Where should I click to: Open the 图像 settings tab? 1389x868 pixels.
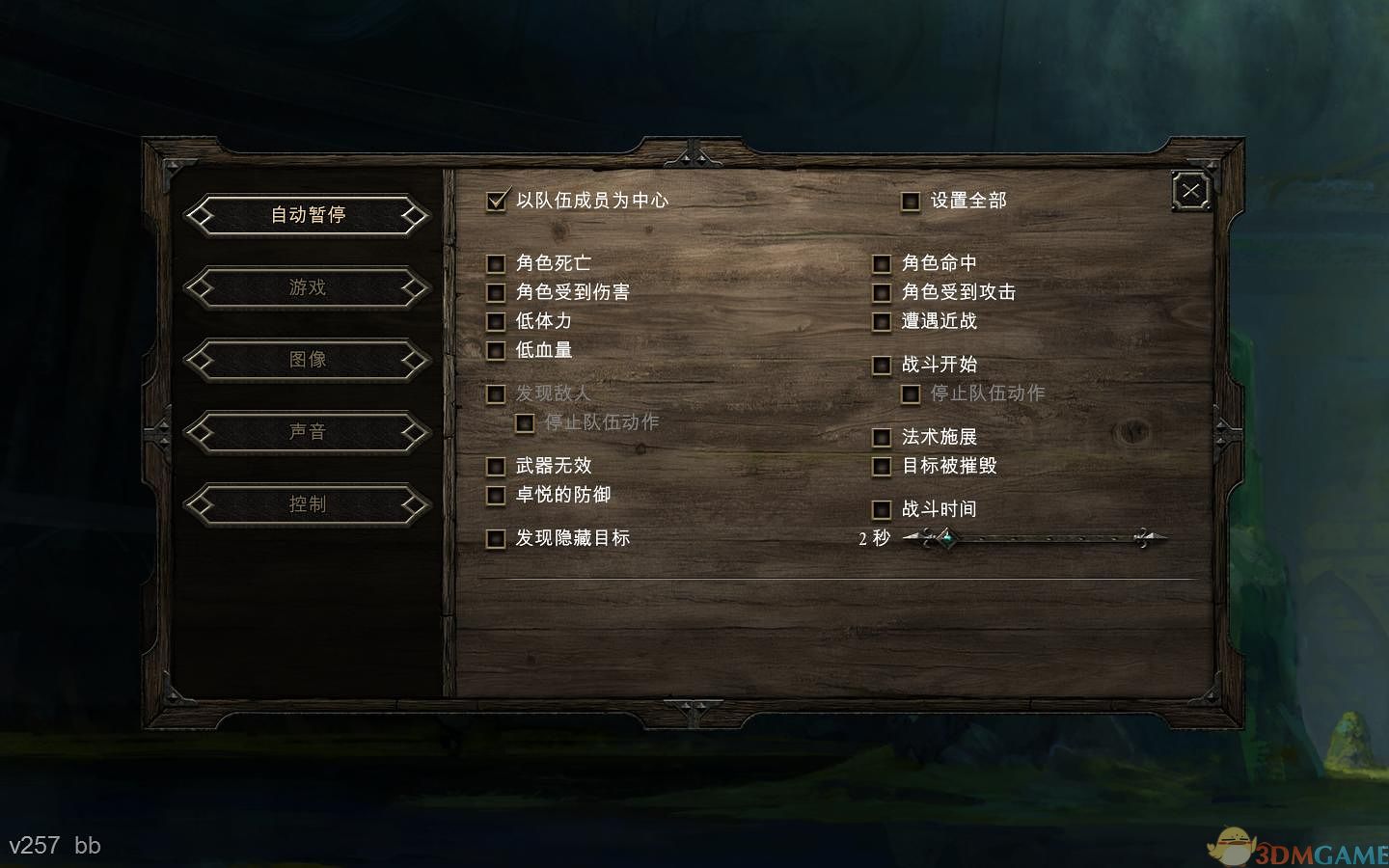307,360
